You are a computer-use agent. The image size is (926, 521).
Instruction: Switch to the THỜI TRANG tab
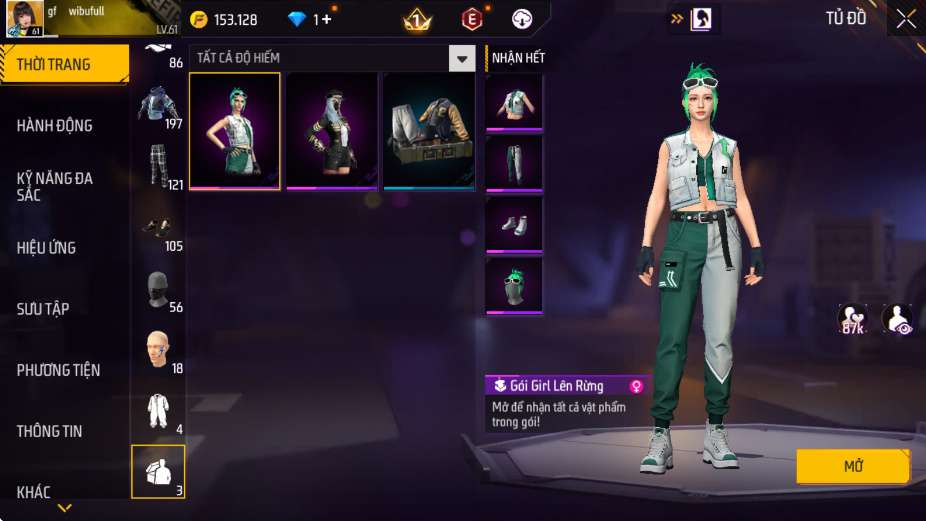(64, 64)
